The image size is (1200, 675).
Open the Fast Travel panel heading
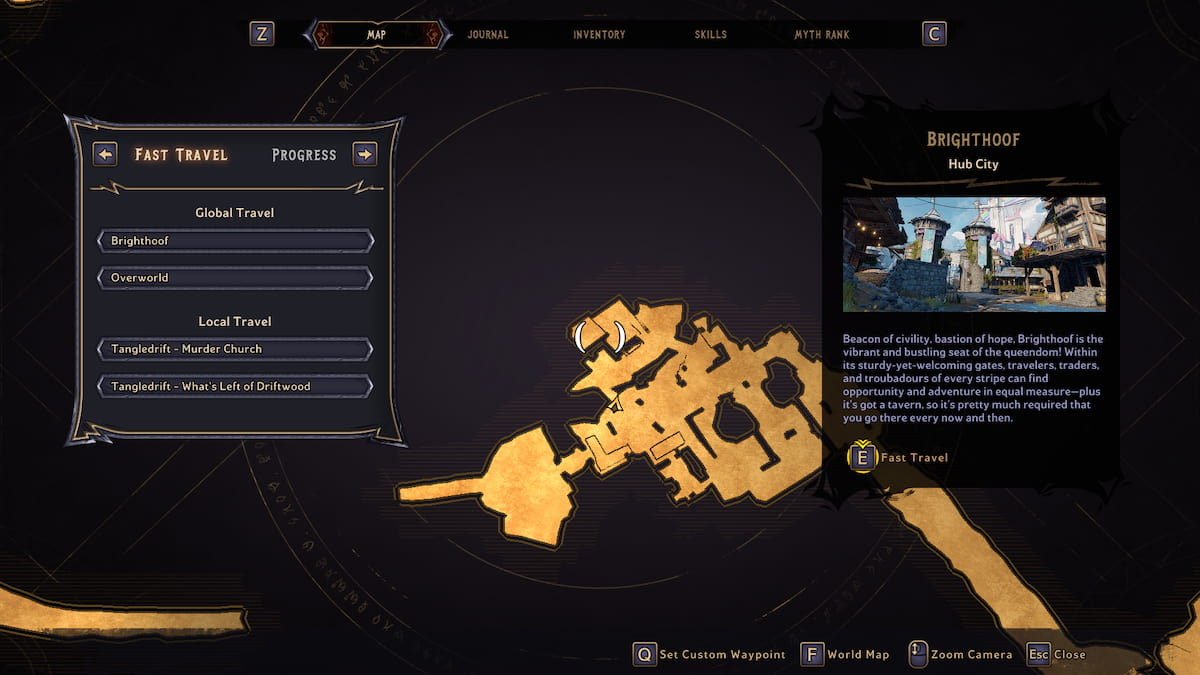(x=181, y=155)
